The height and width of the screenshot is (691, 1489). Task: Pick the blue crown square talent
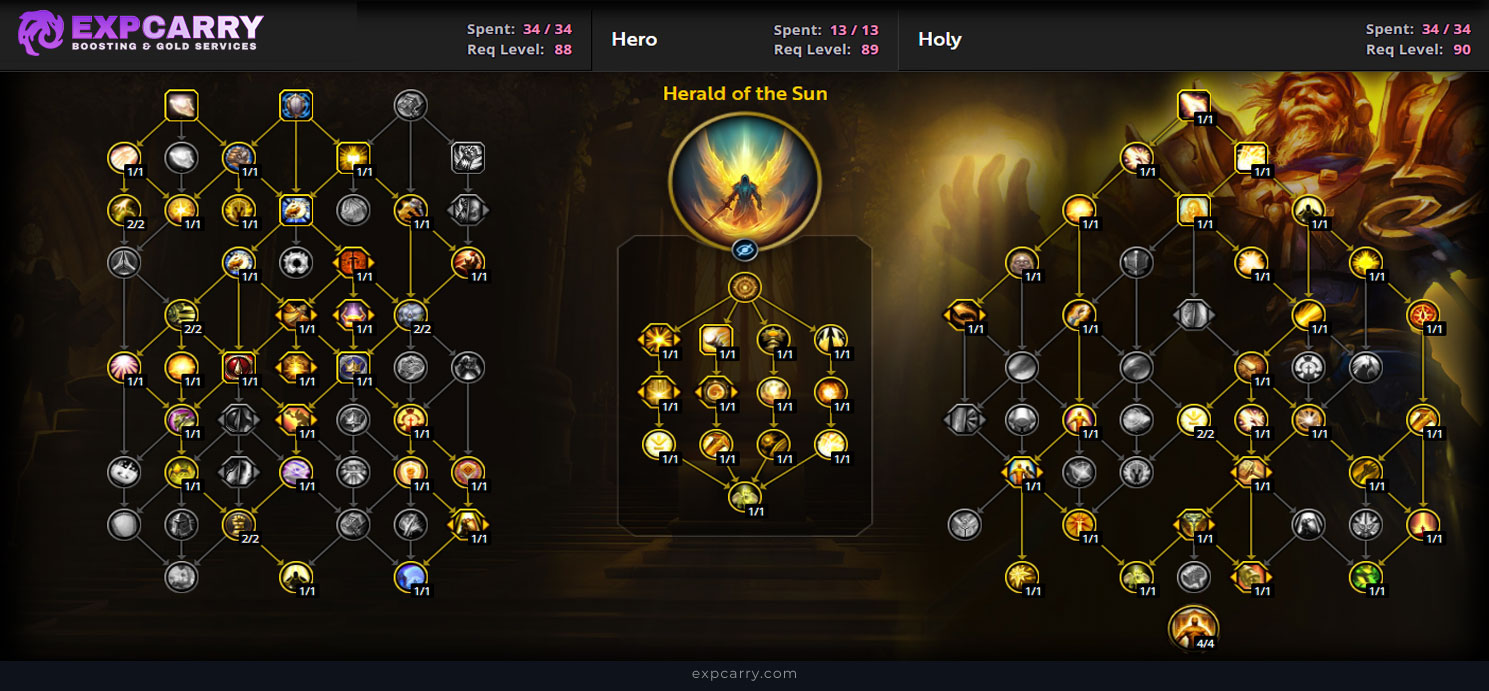353,366
